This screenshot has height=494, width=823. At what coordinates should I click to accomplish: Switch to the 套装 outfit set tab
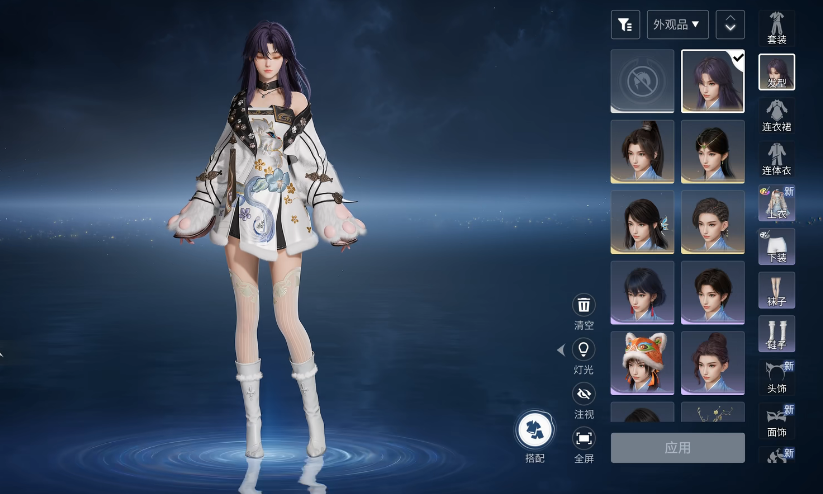777,26
